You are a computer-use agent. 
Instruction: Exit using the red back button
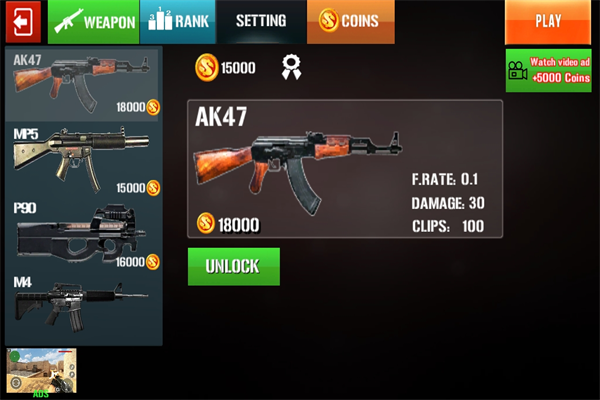(x=21, y=21)
